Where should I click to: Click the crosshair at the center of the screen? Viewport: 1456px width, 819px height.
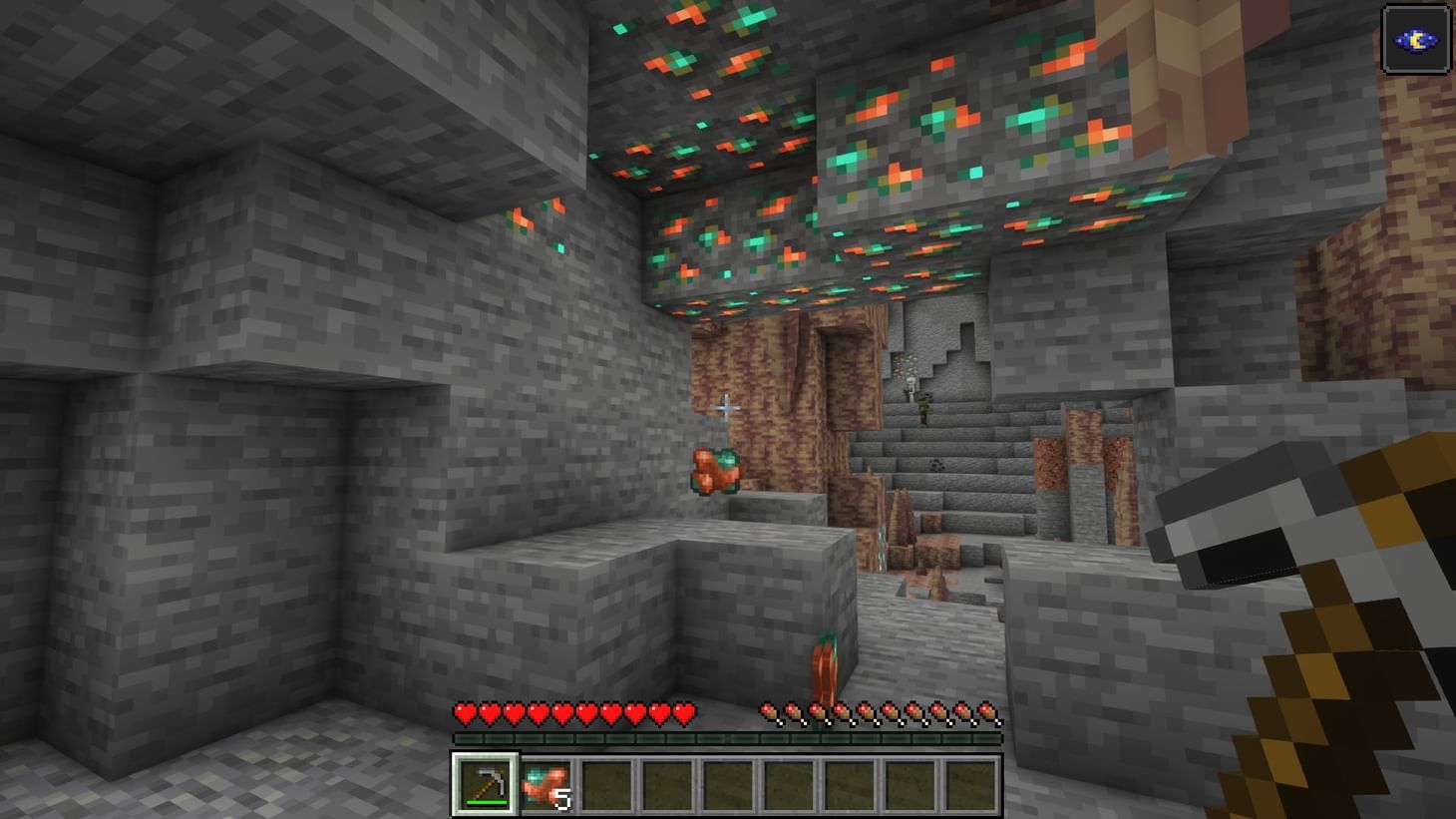pyautogui.click(x=726, y=407)
